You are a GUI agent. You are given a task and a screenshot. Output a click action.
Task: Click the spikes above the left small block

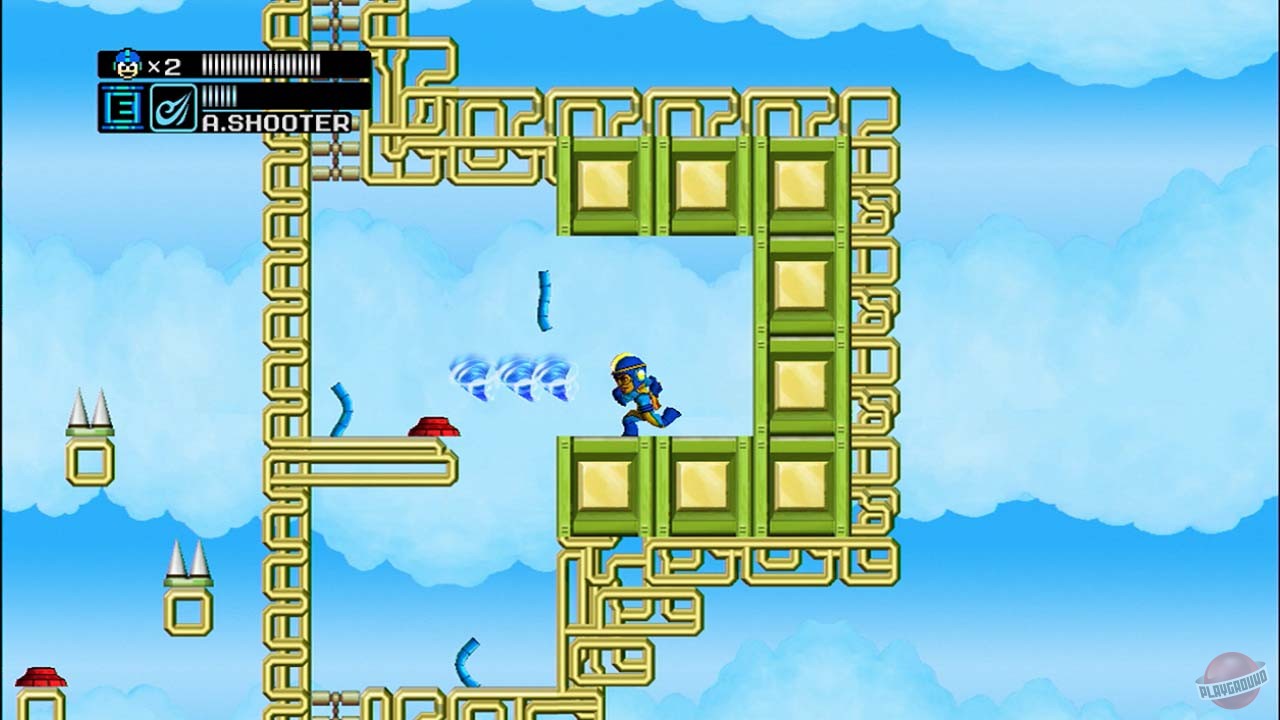point(88,410)
